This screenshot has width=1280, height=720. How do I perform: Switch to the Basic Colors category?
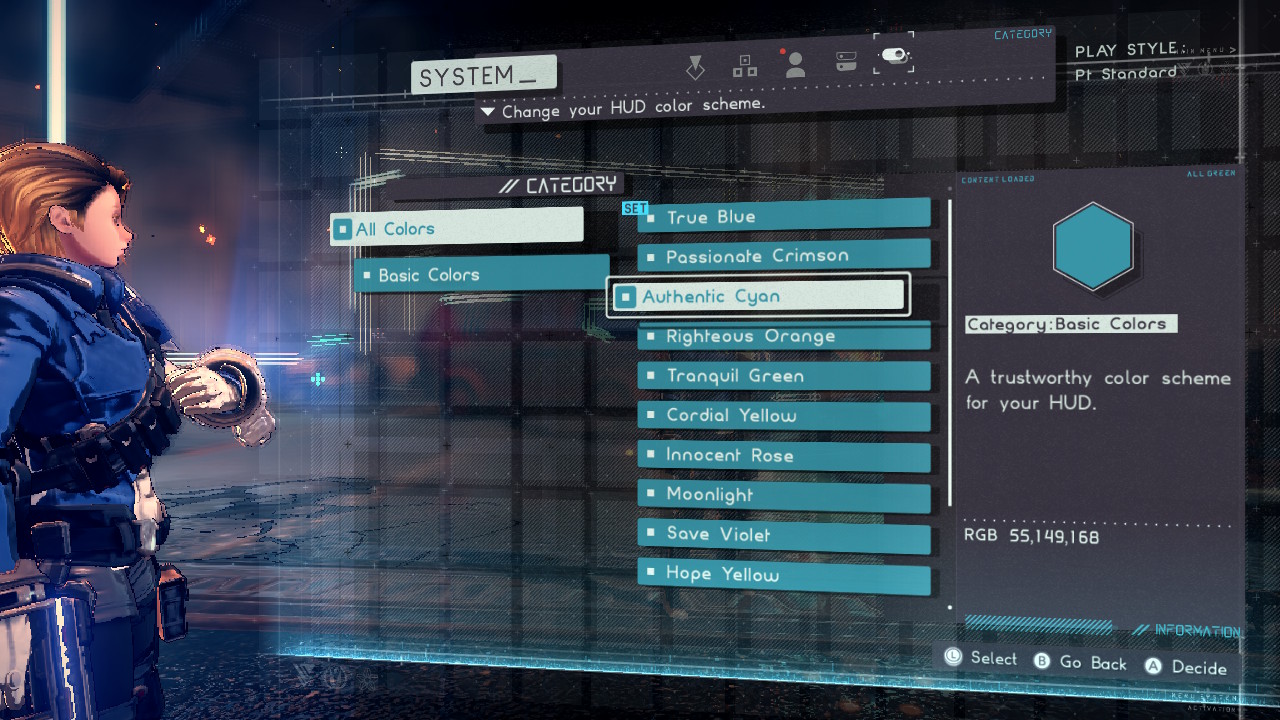tap(480, 275)
